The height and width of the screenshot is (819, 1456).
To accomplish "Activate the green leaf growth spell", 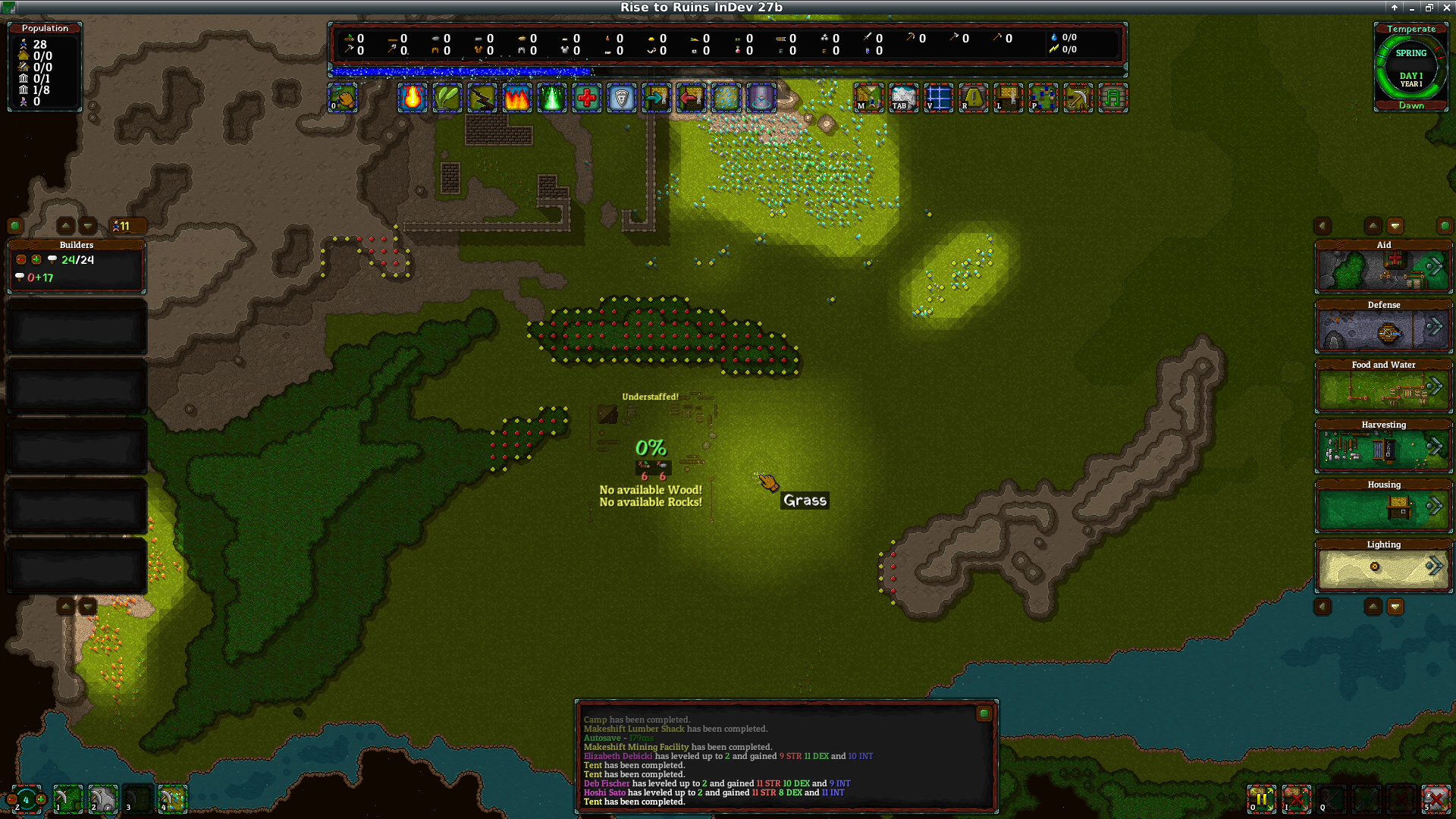I will tap(447, 99).
